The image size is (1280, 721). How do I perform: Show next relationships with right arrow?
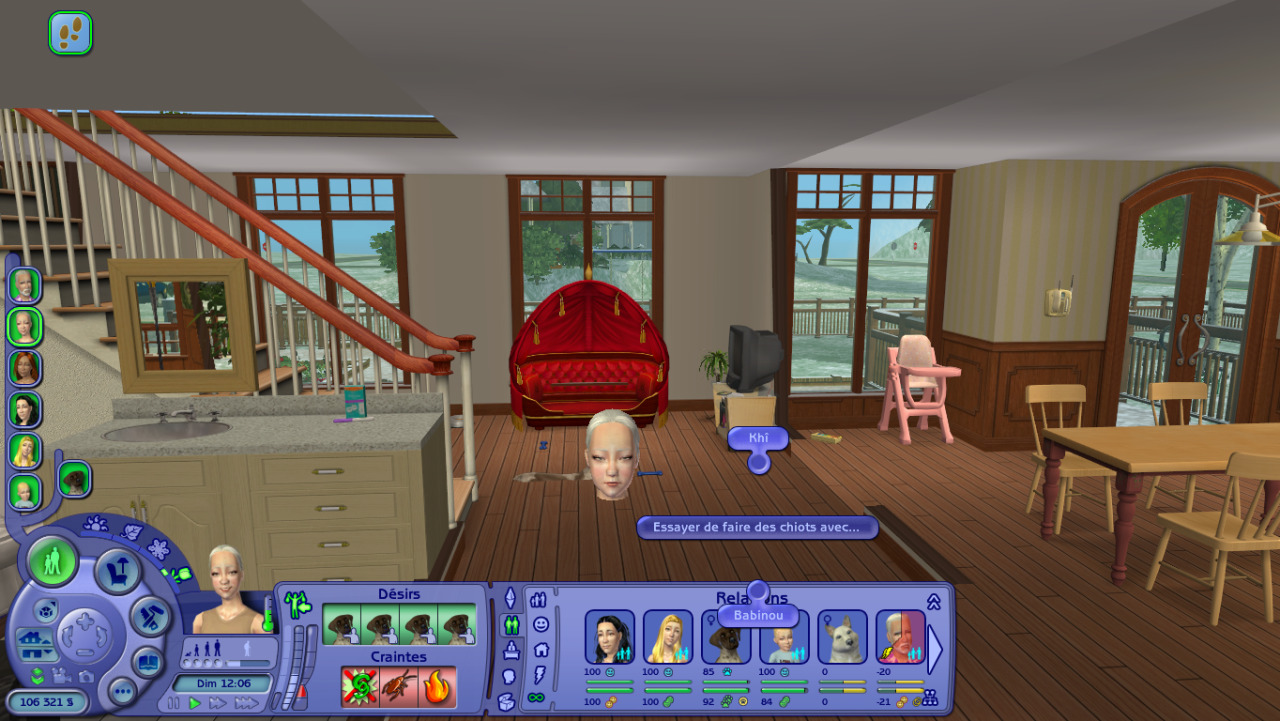(935, 648)
